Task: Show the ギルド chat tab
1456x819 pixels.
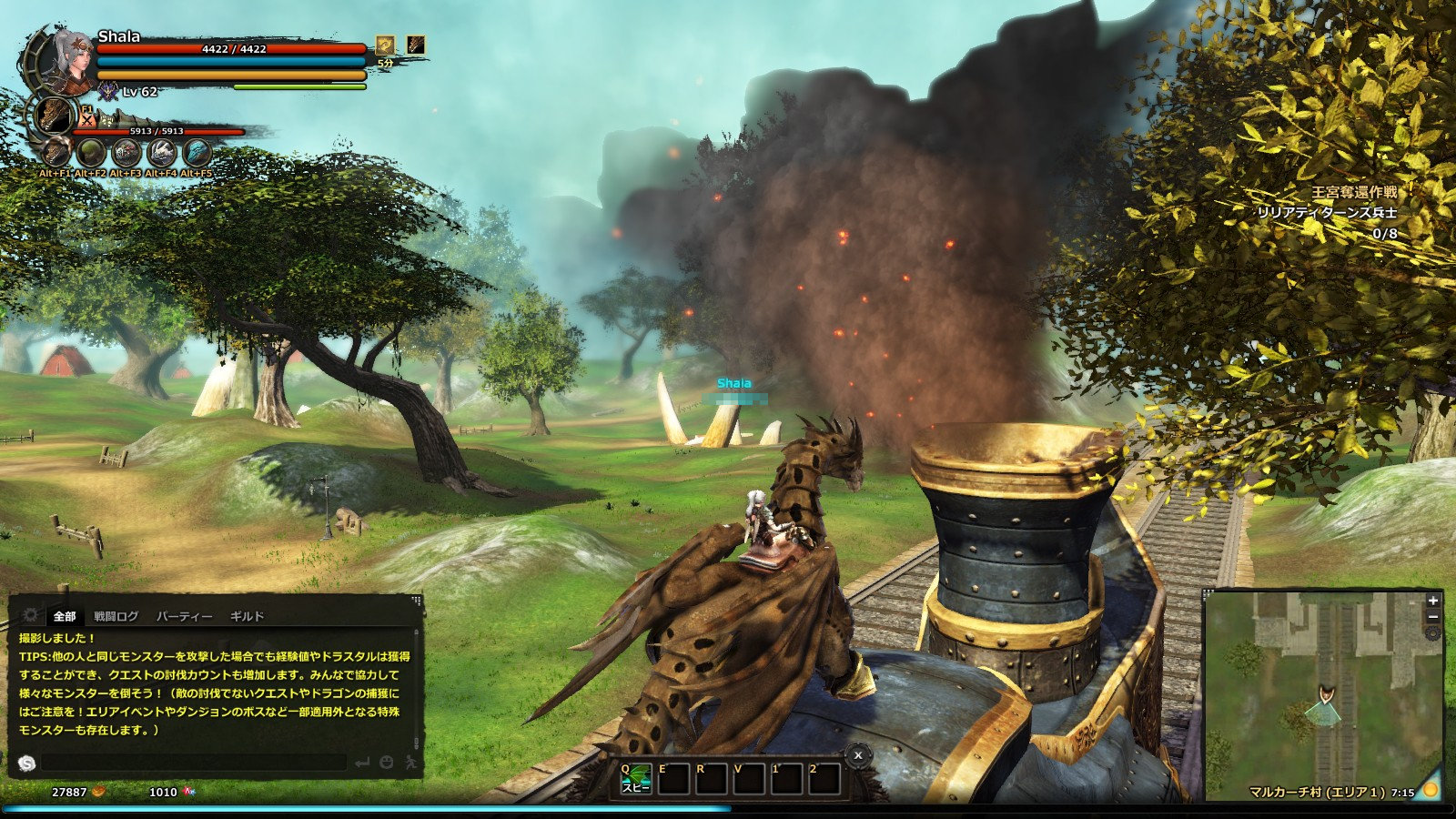Action: (247, 616)
